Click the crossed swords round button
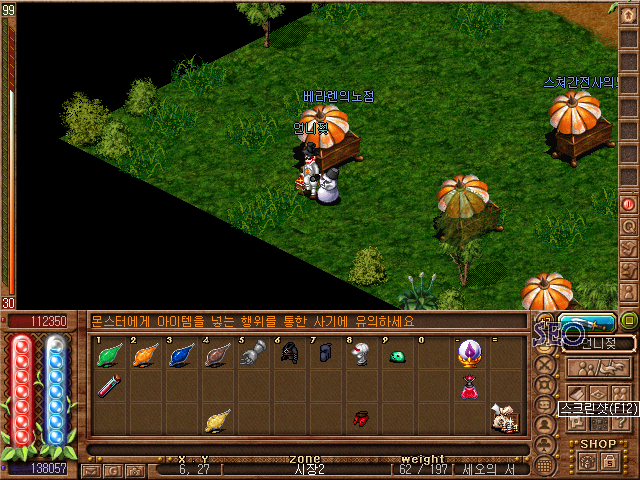The height and width of the screenshot is (480, 640). click(545, 363)
